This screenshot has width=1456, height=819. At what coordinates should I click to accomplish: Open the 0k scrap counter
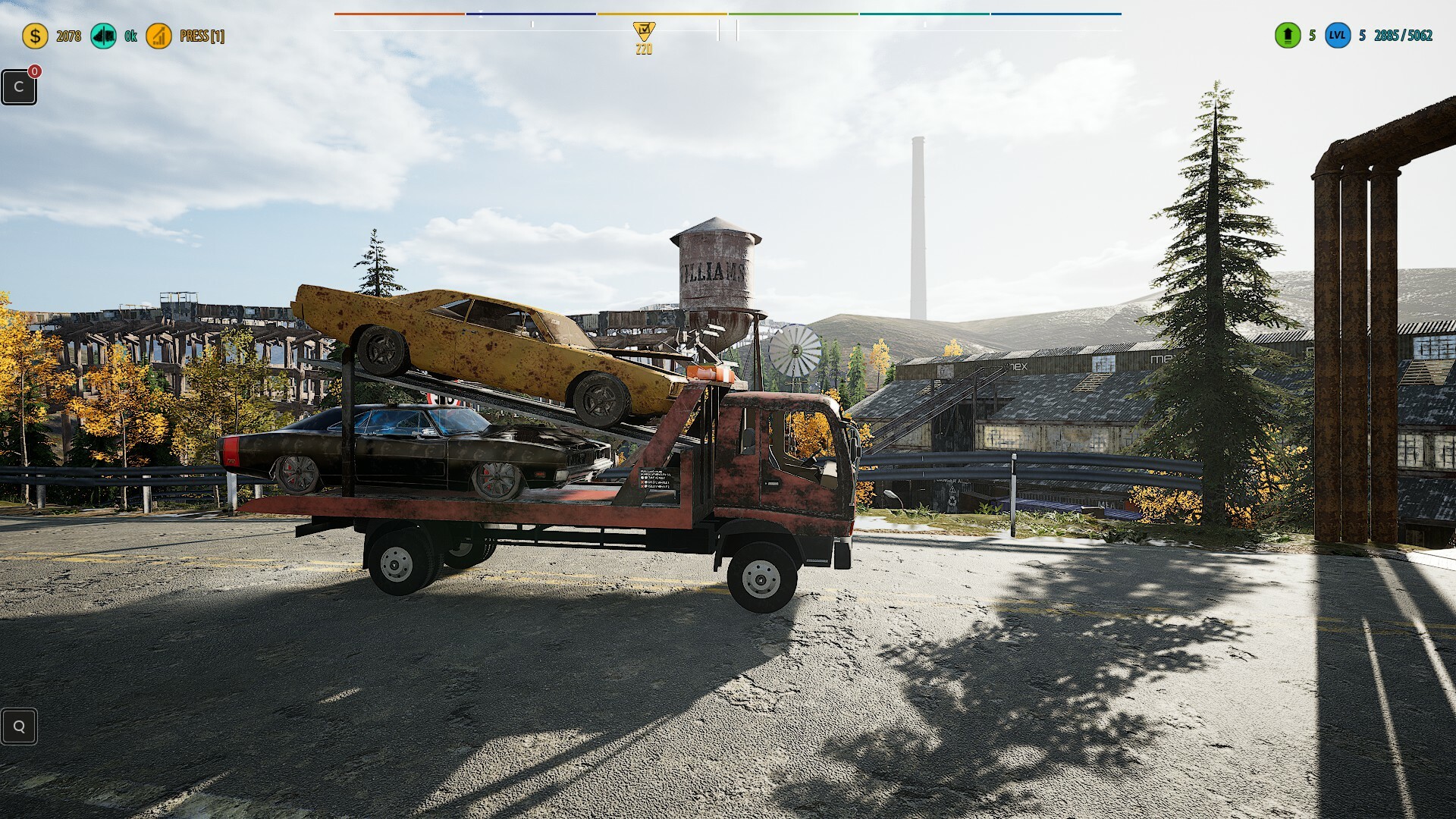129,35
